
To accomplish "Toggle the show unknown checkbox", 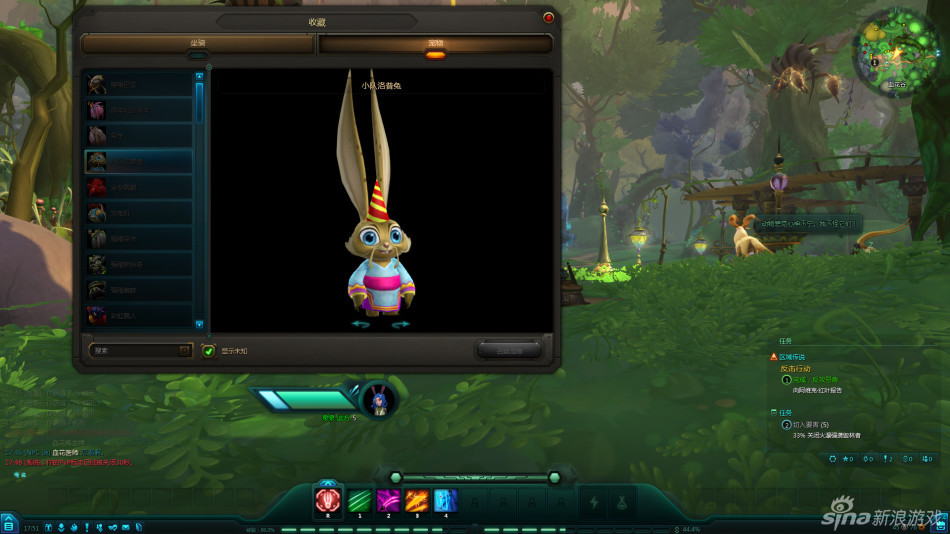I will [209, 351].
